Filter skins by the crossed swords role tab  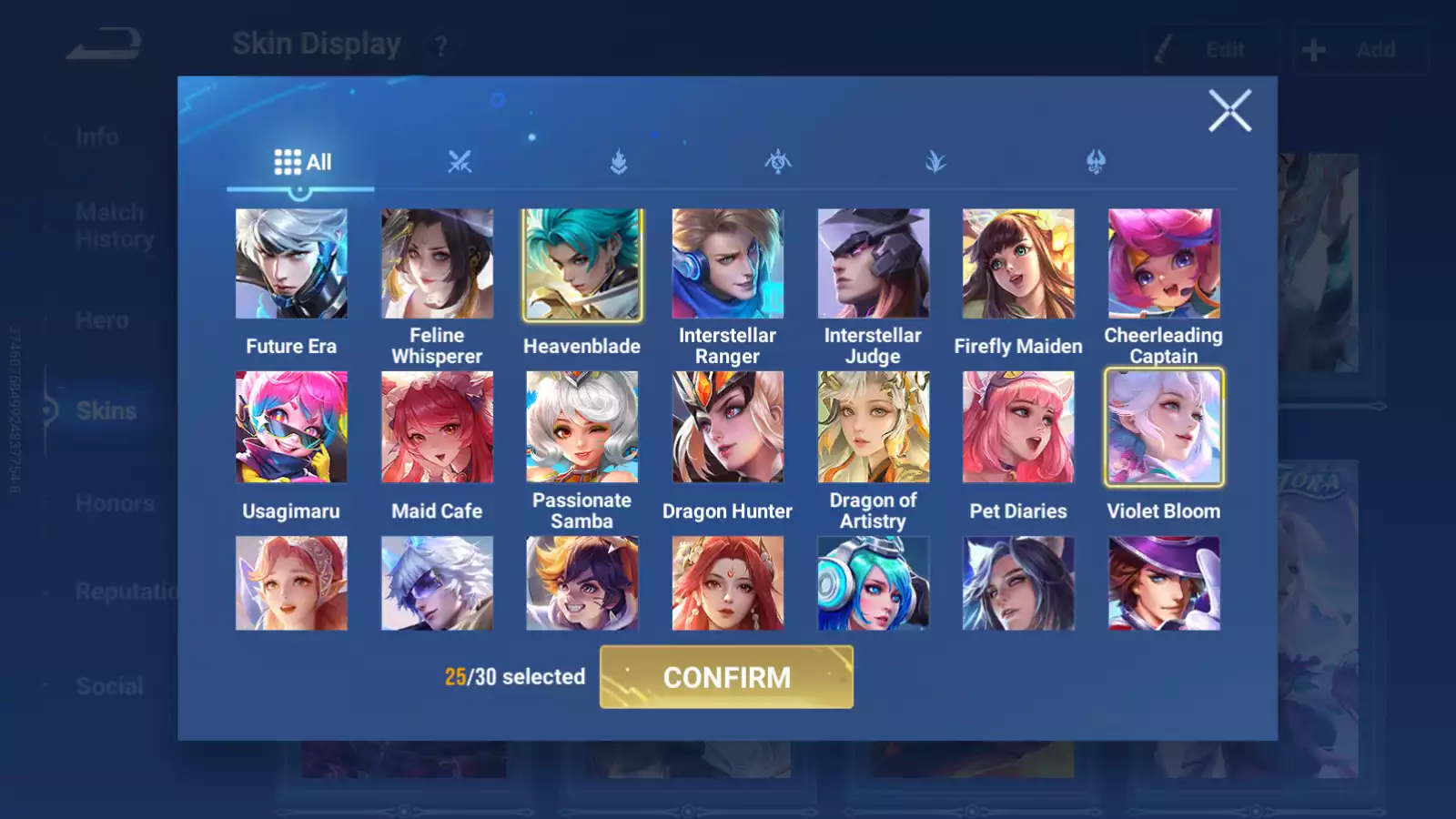460,162
